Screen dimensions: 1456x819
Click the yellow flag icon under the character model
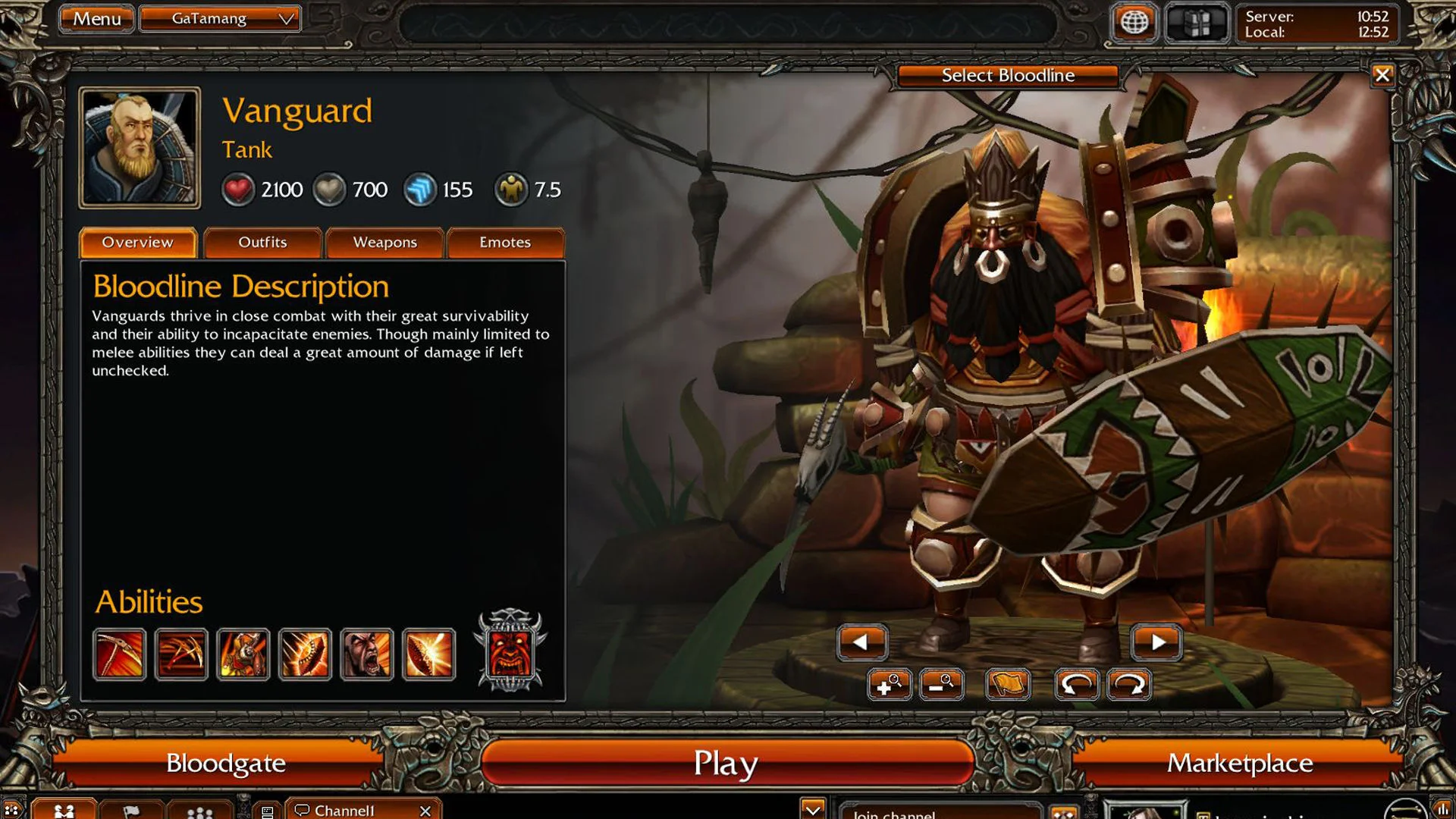1009,685
